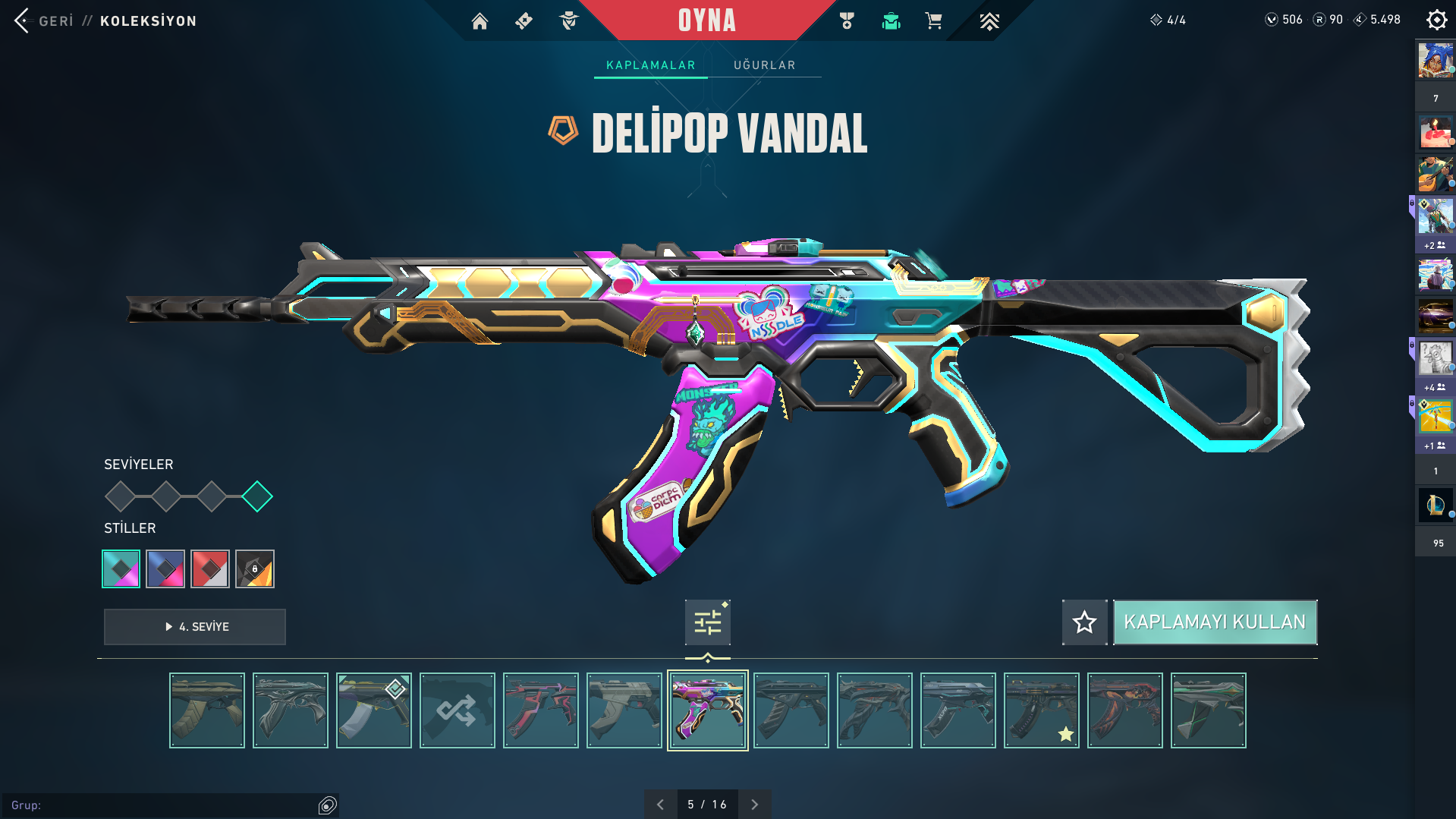Viewport: 1456px width, 819px height.
Task: Select the highlighted fourth level diamond
Action: [257, 496]
